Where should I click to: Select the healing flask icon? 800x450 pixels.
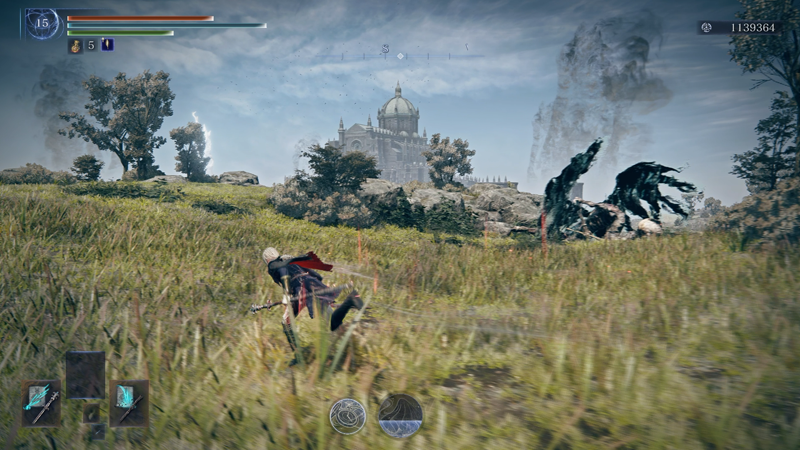click(75, 45)
